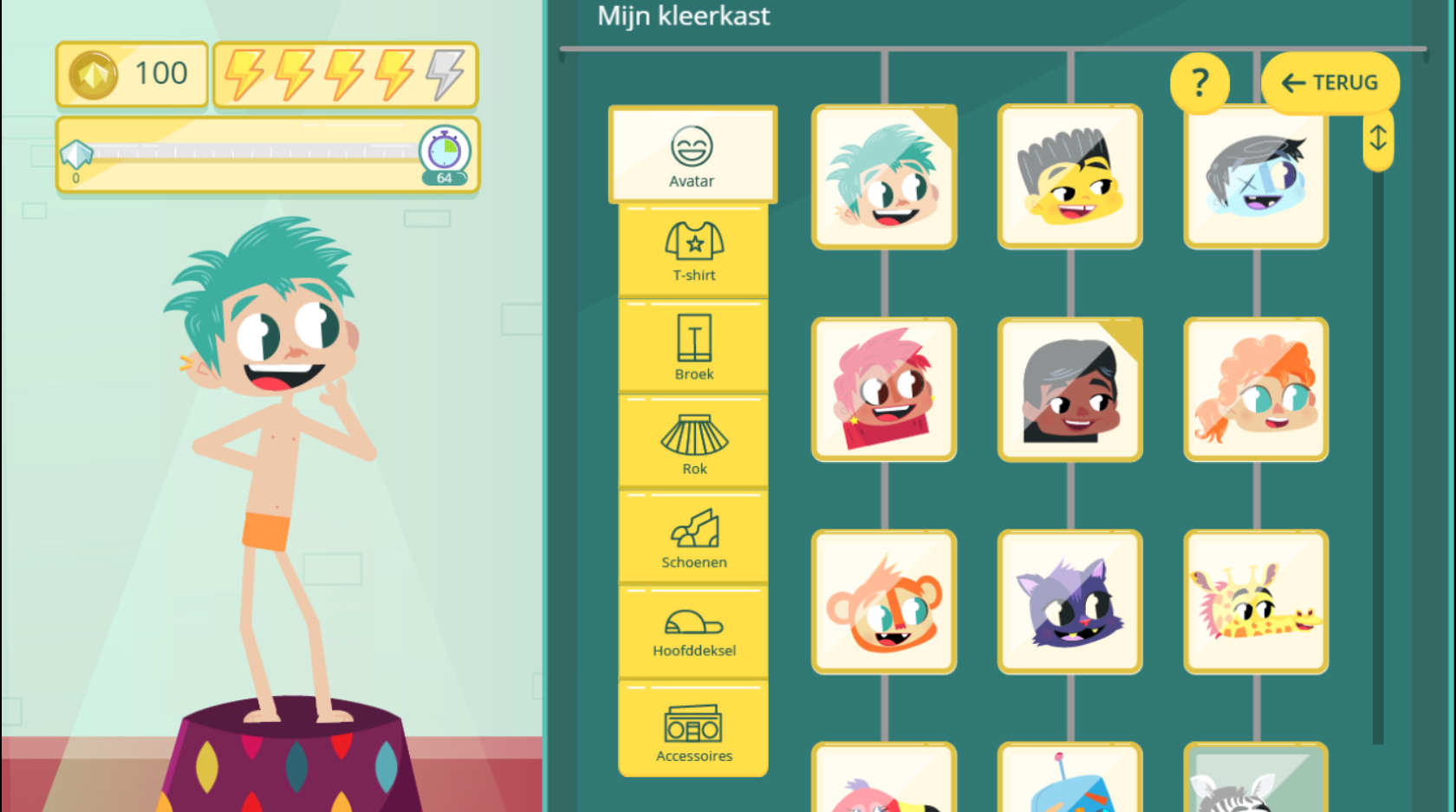1456x812 pixels.
Task: Go back with the TERUG button
Action: pos(1330,83)
